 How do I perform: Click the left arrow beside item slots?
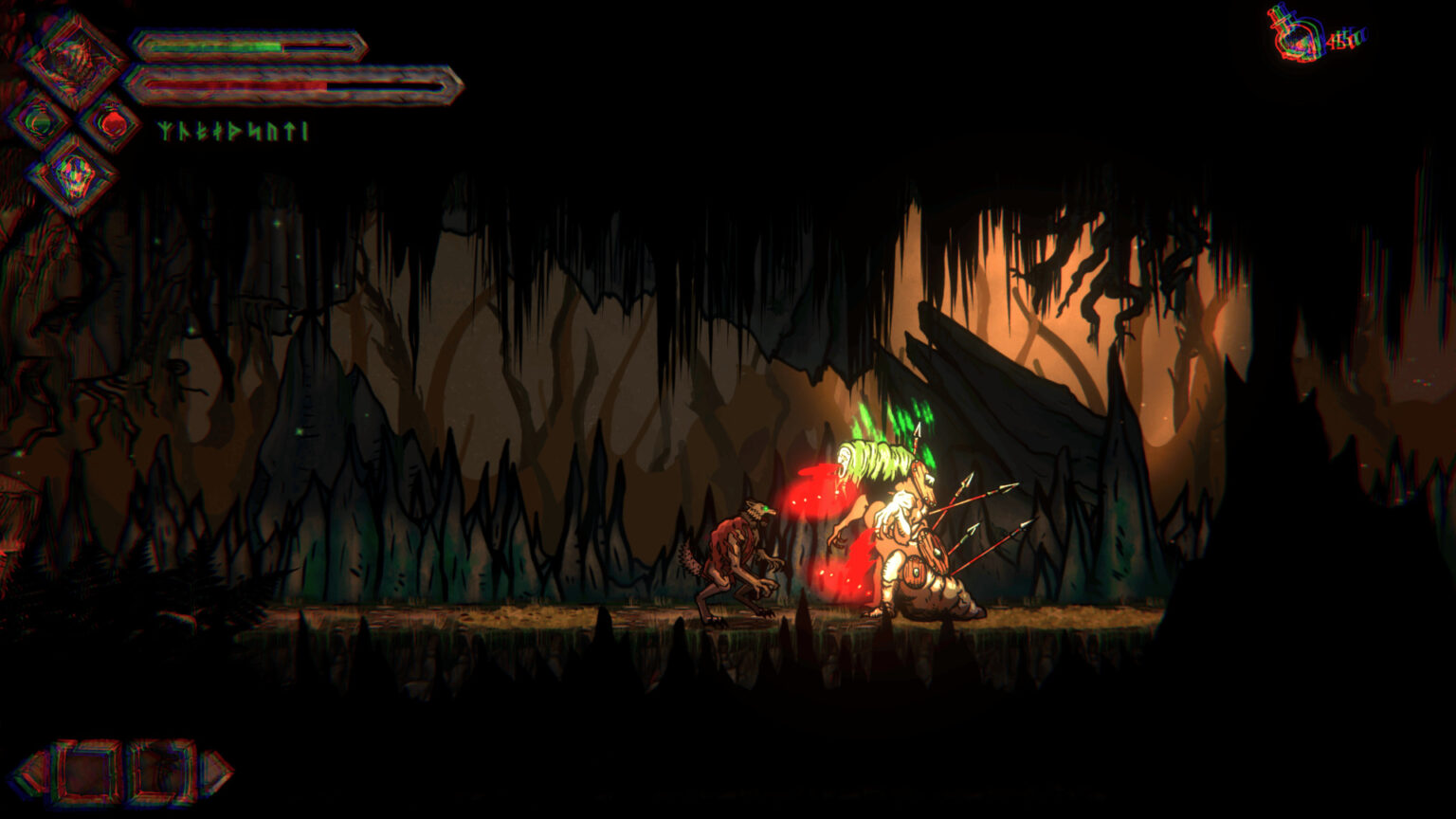31,773
